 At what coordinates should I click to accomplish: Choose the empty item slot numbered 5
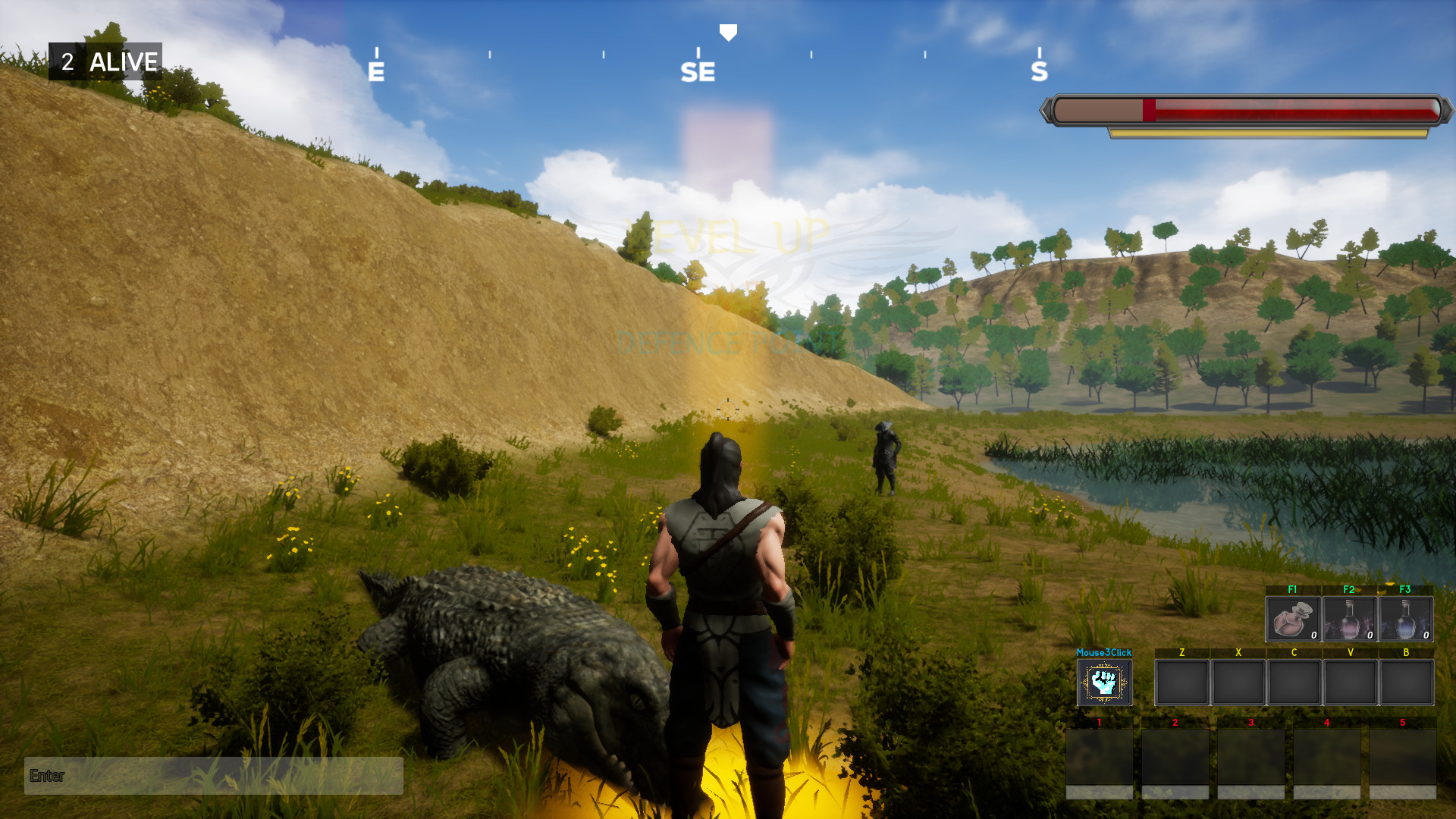pyautogui.click(x=1402, y=758)
